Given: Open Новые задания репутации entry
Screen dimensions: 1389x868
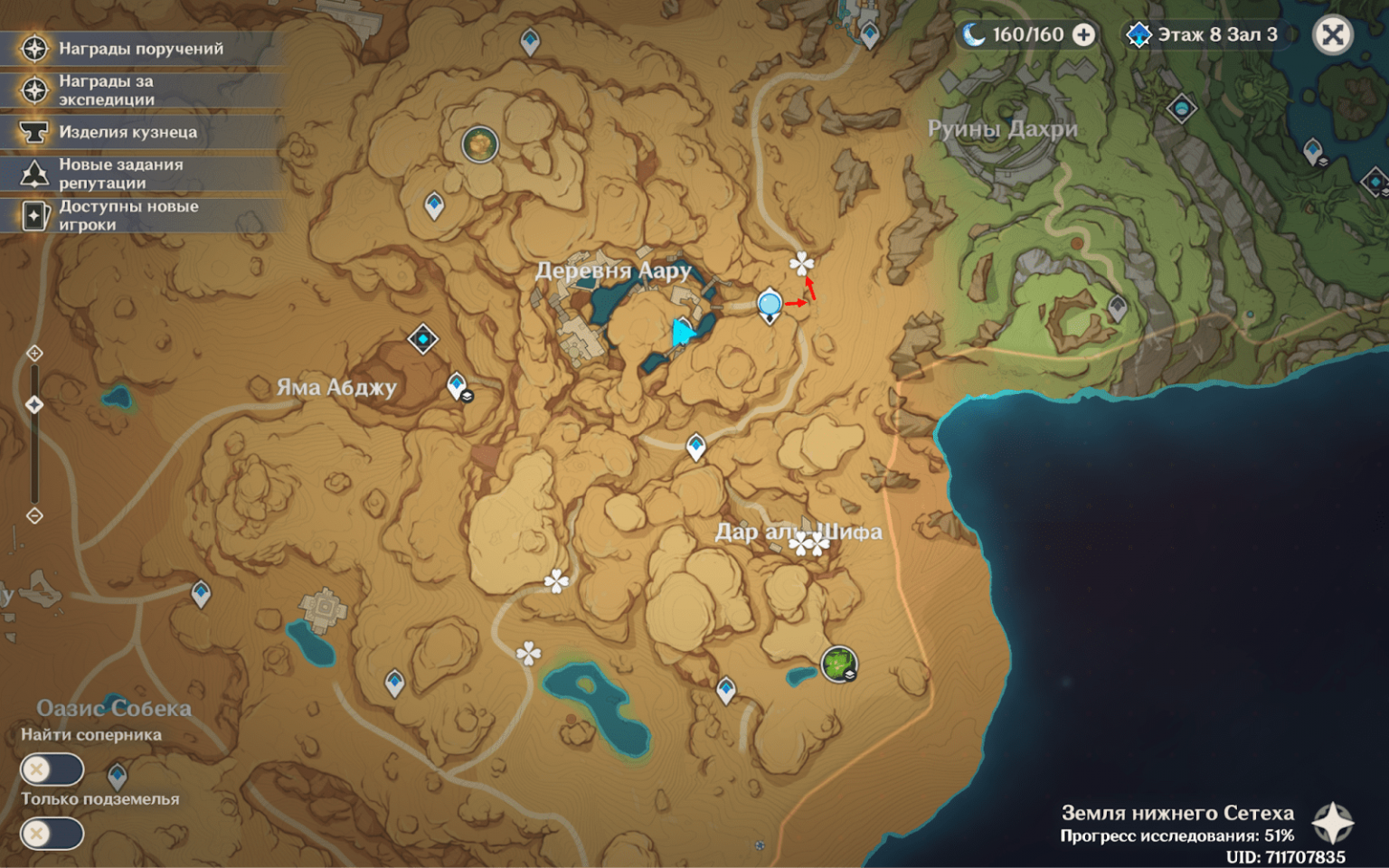Looking at the screenshot, I should click(140, 174).
